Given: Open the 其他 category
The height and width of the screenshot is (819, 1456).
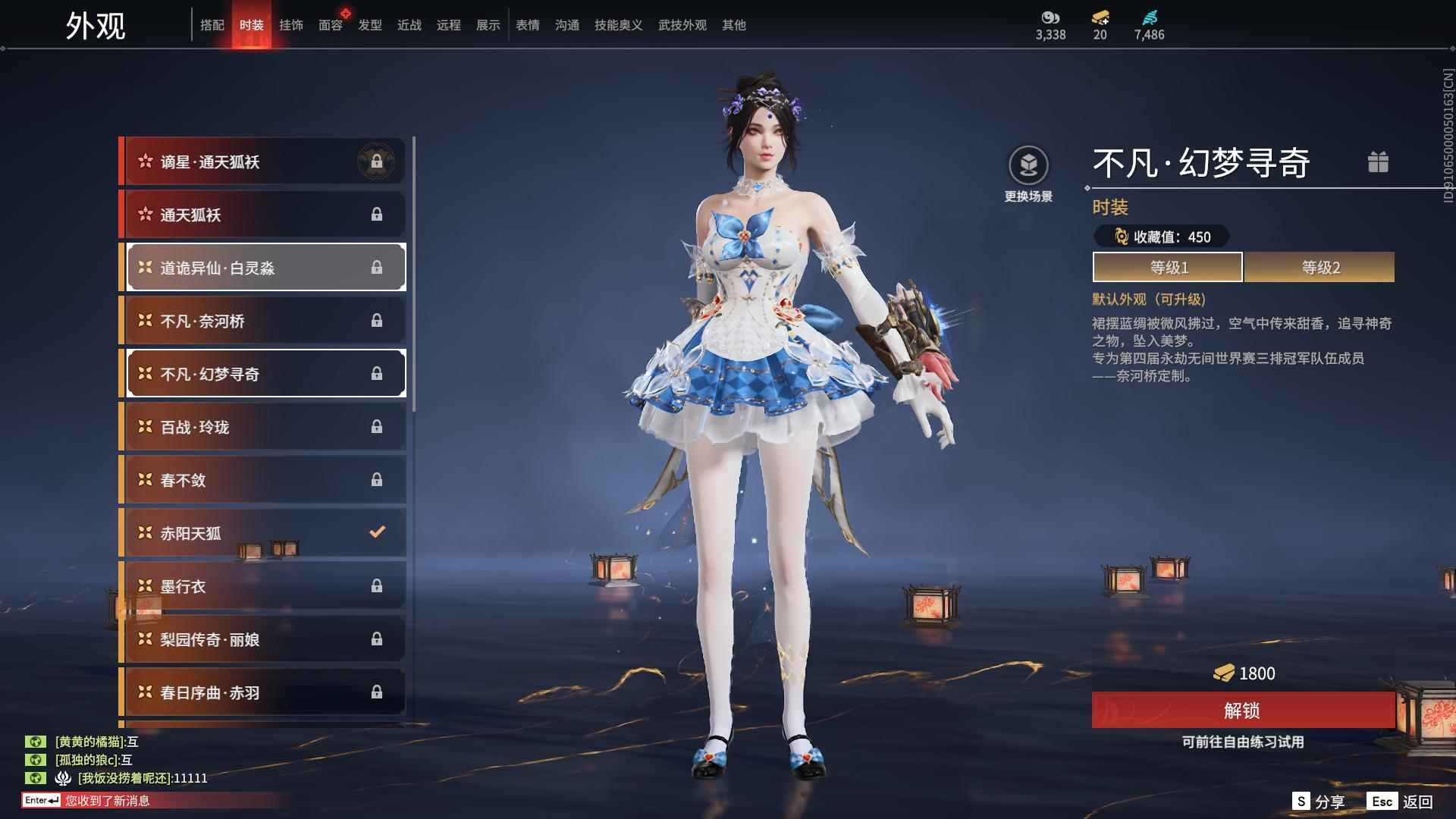Looking at the screenshot, I should point(733,24).
